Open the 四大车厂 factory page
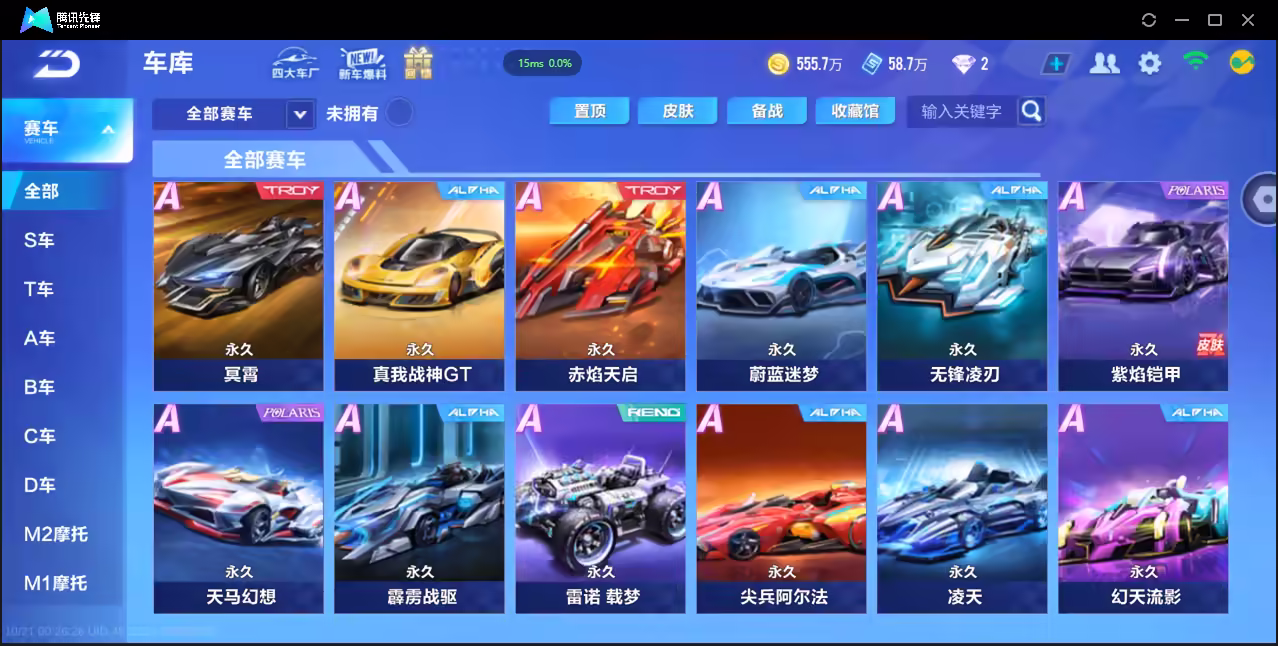 pyautogui.click(x=295, y=63)
